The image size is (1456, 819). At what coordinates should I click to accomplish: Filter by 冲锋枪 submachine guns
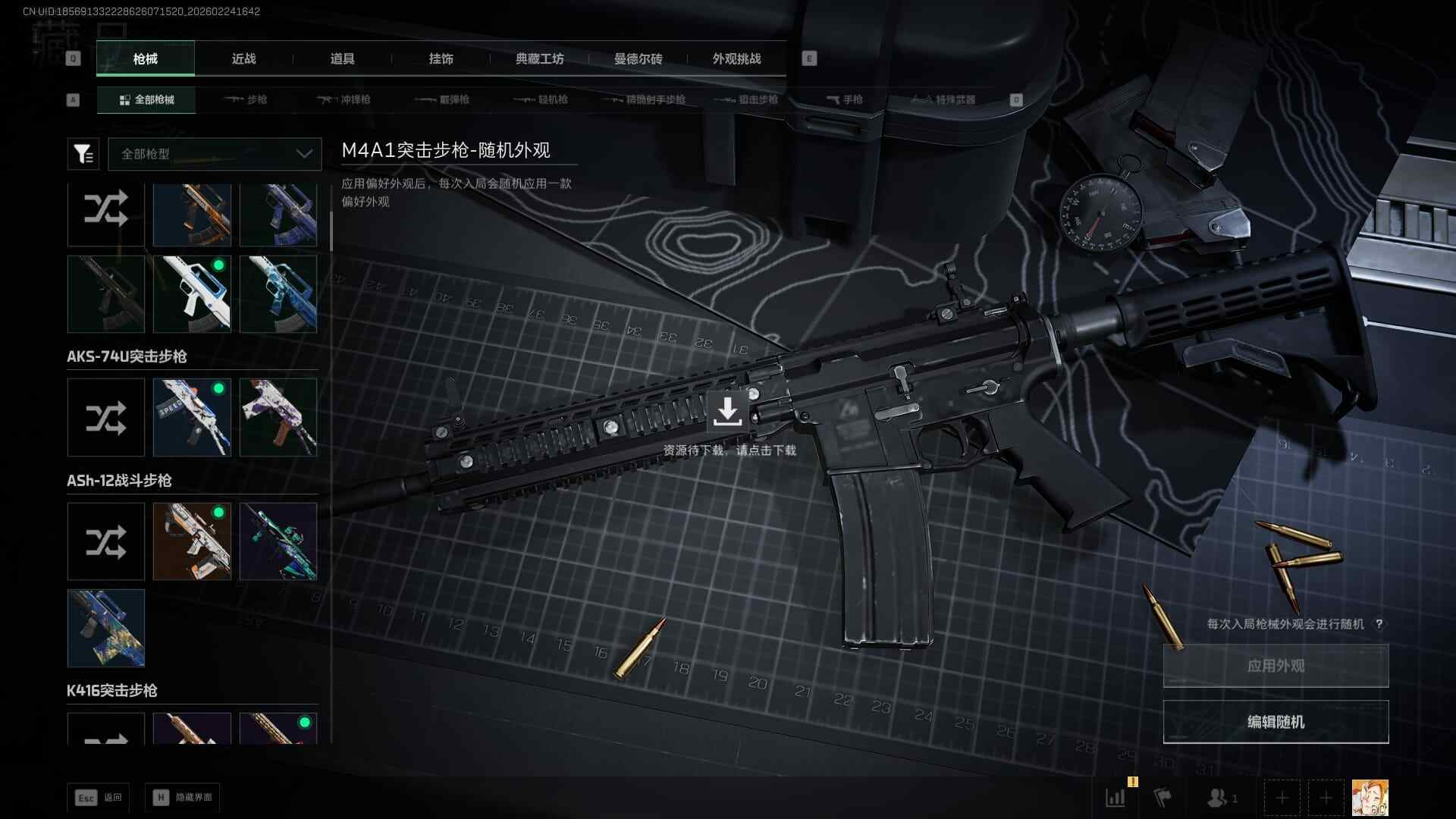(x=345, y=100)
